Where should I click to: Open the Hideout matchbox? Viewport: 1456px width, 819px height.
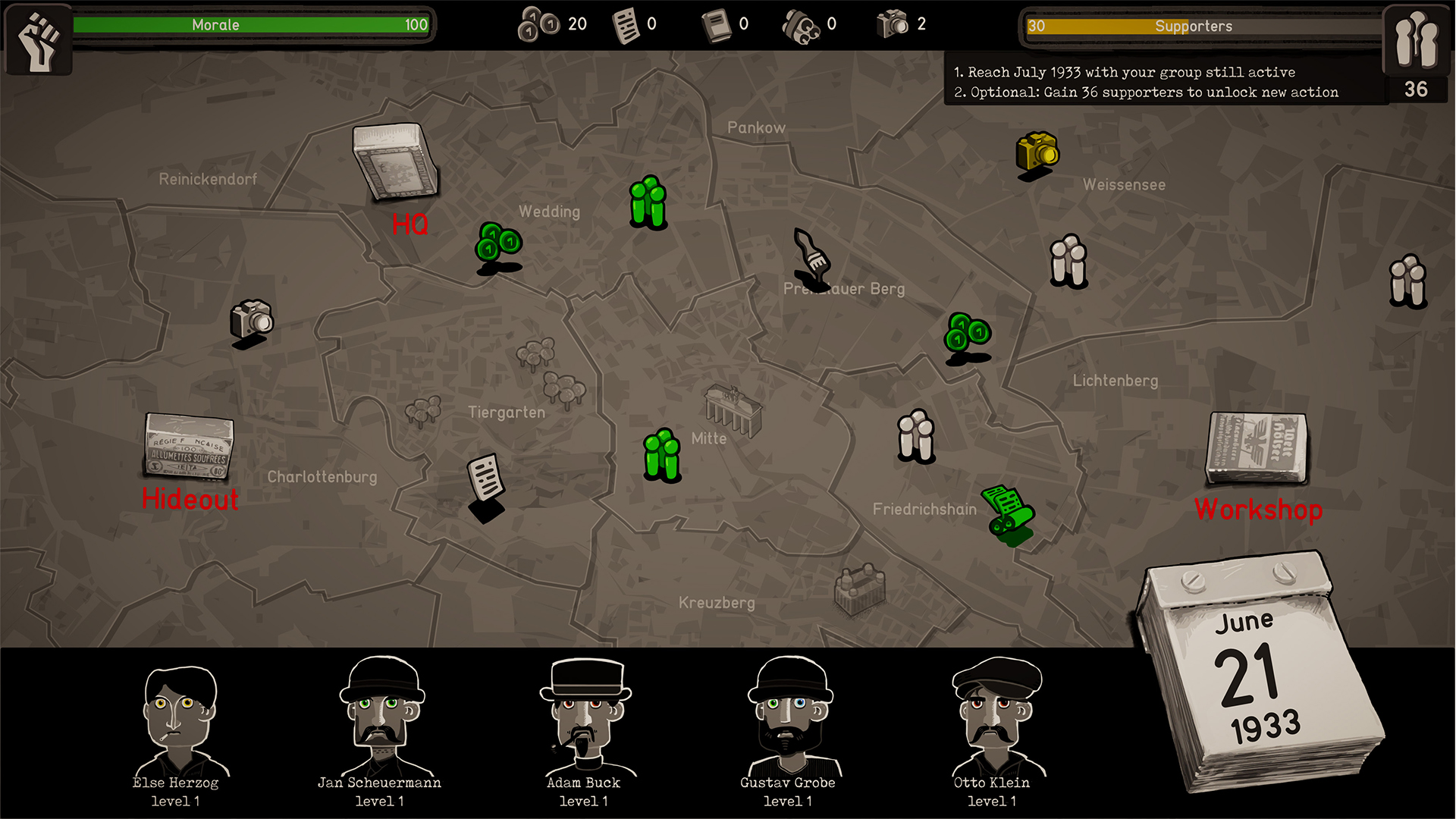189,447
